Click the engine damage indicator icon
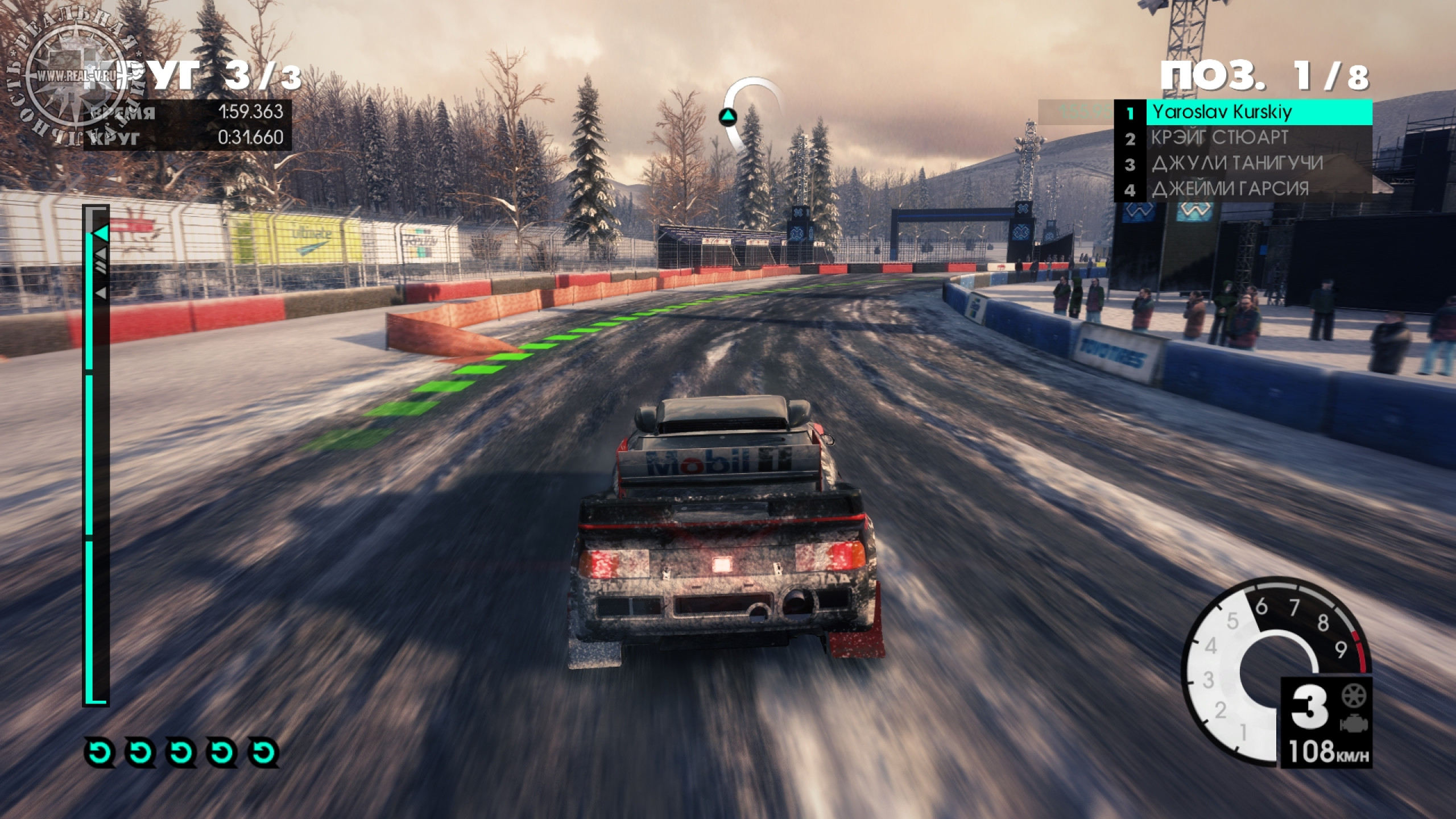 1354,723
